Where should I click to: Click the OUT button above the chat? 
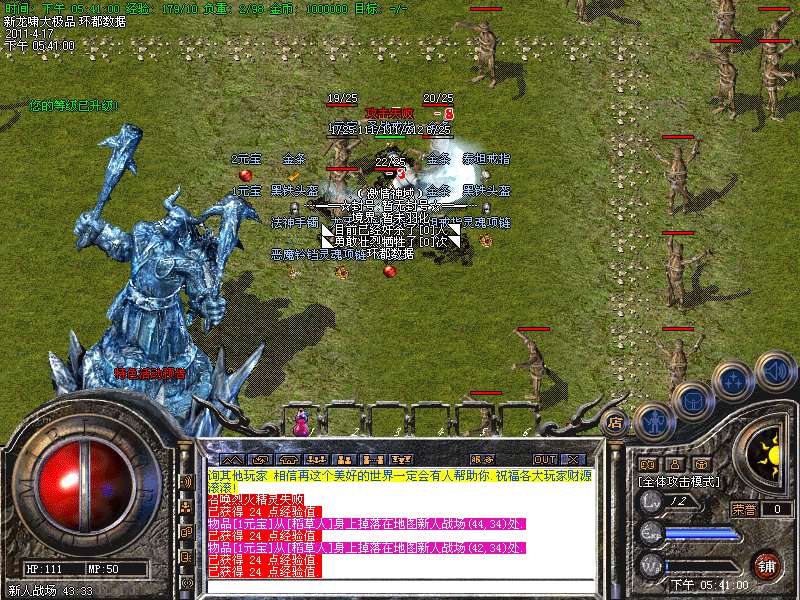(x=544, y=459)
